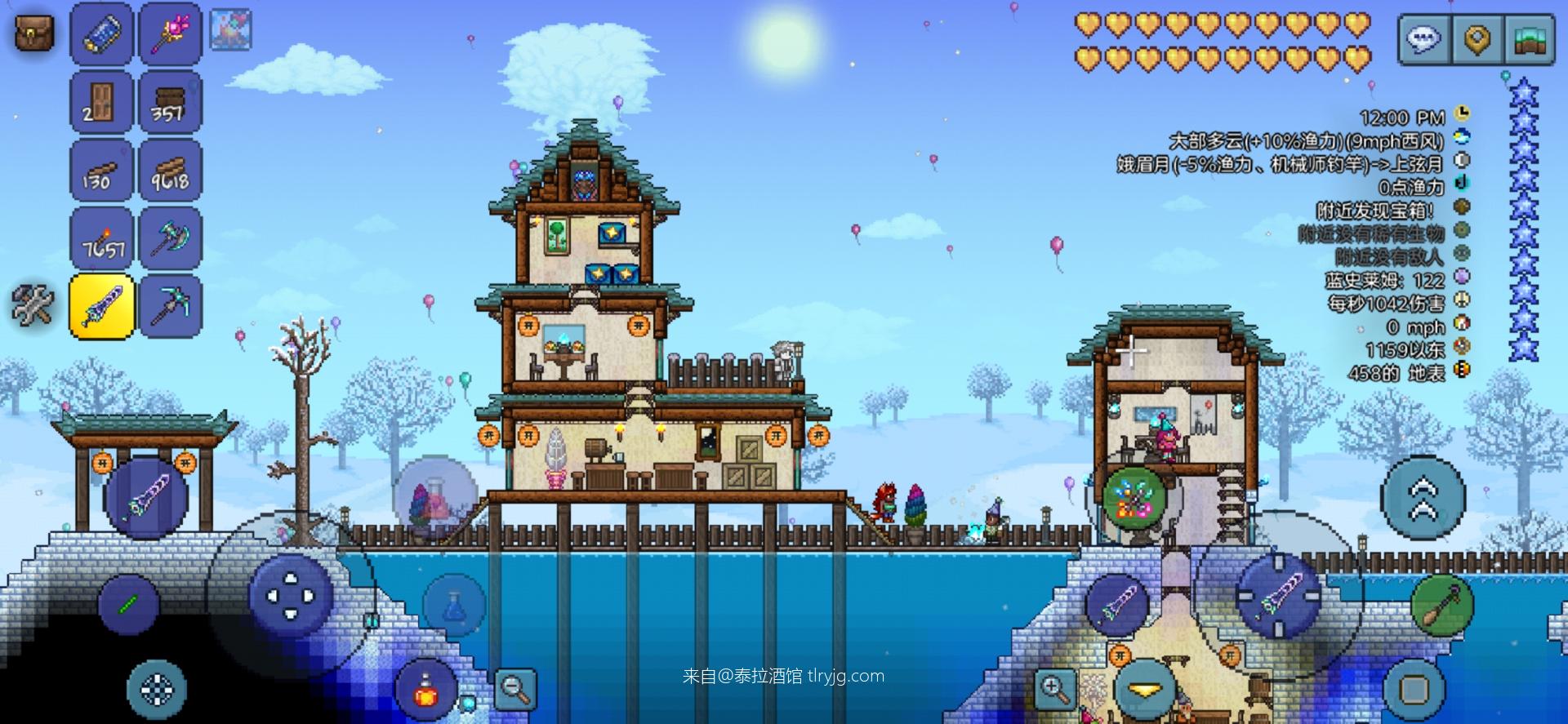The image size is (1568, 724).
Task: Tap the yellow map pin button
Action: pos(1477,38)
